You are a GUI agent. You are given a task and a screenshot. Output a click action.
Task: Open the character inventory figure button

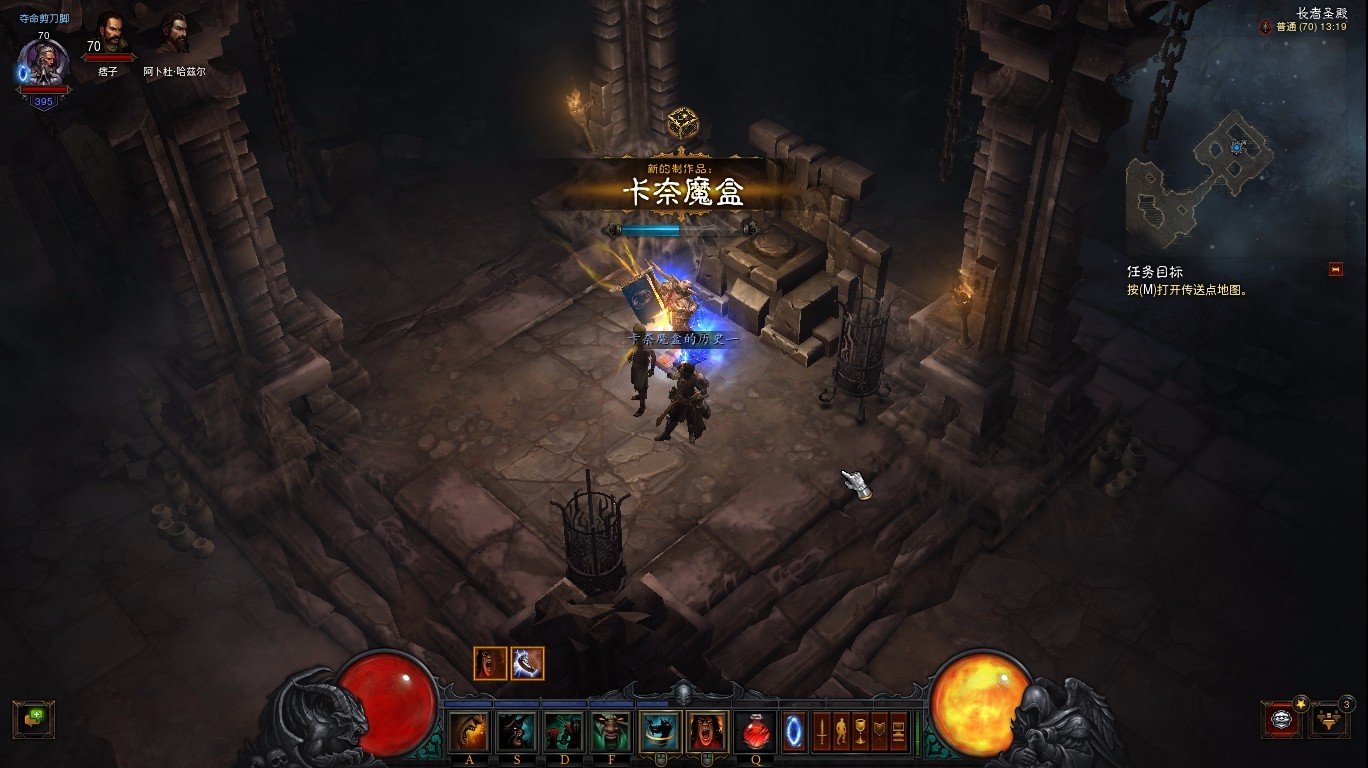(x=841, y=732)
